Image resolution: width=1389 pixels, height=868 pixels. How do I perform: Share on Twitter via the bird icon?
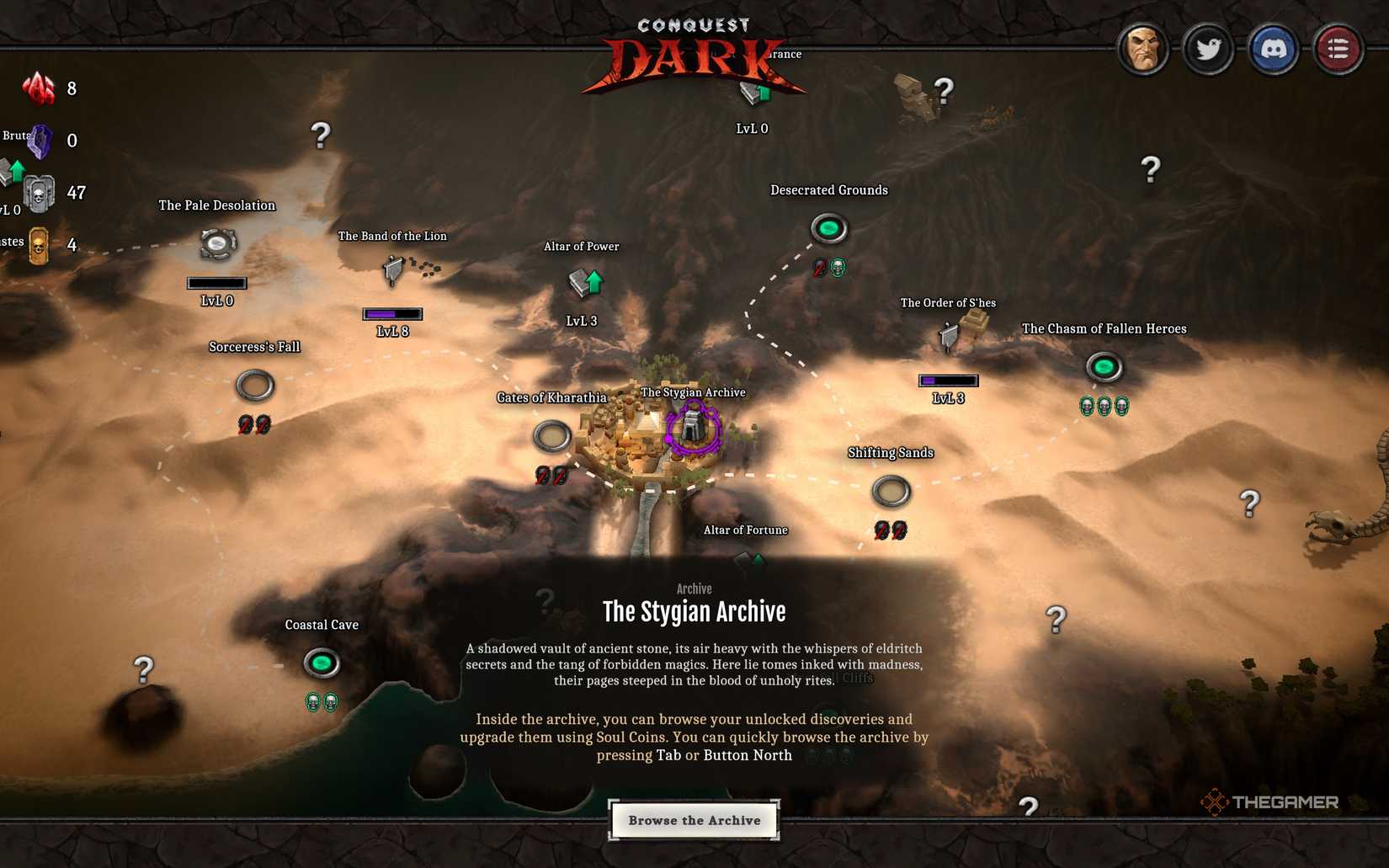click(x=1209, y=49)
